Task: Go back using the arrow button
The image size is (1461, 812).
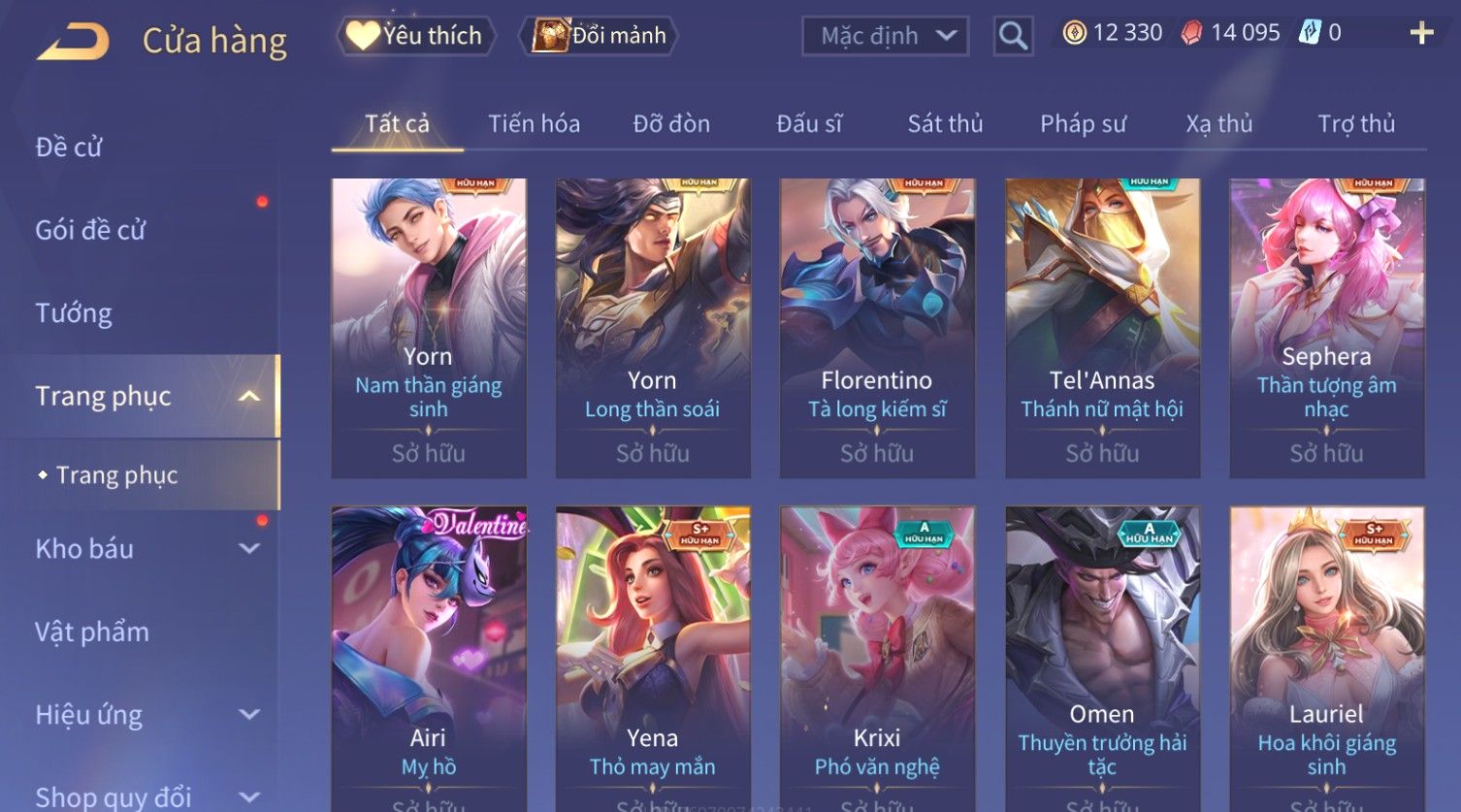Action: click(73, 41)
